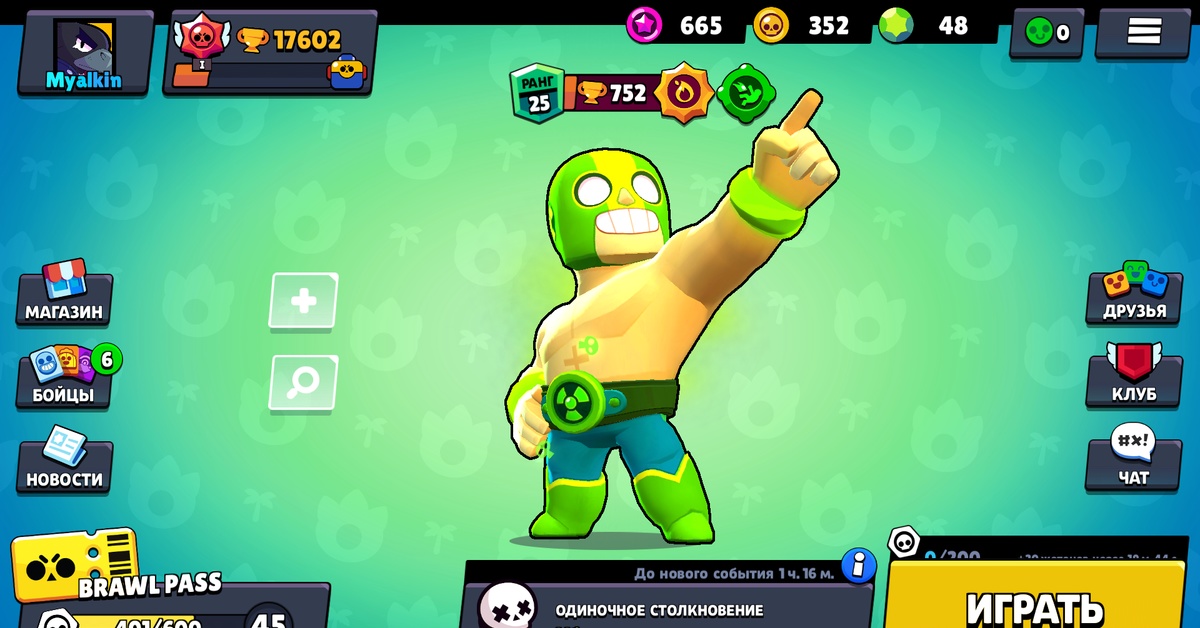Tap the green gems counter
Screen dimensions: 1200x628
click(x=925, y=25)
